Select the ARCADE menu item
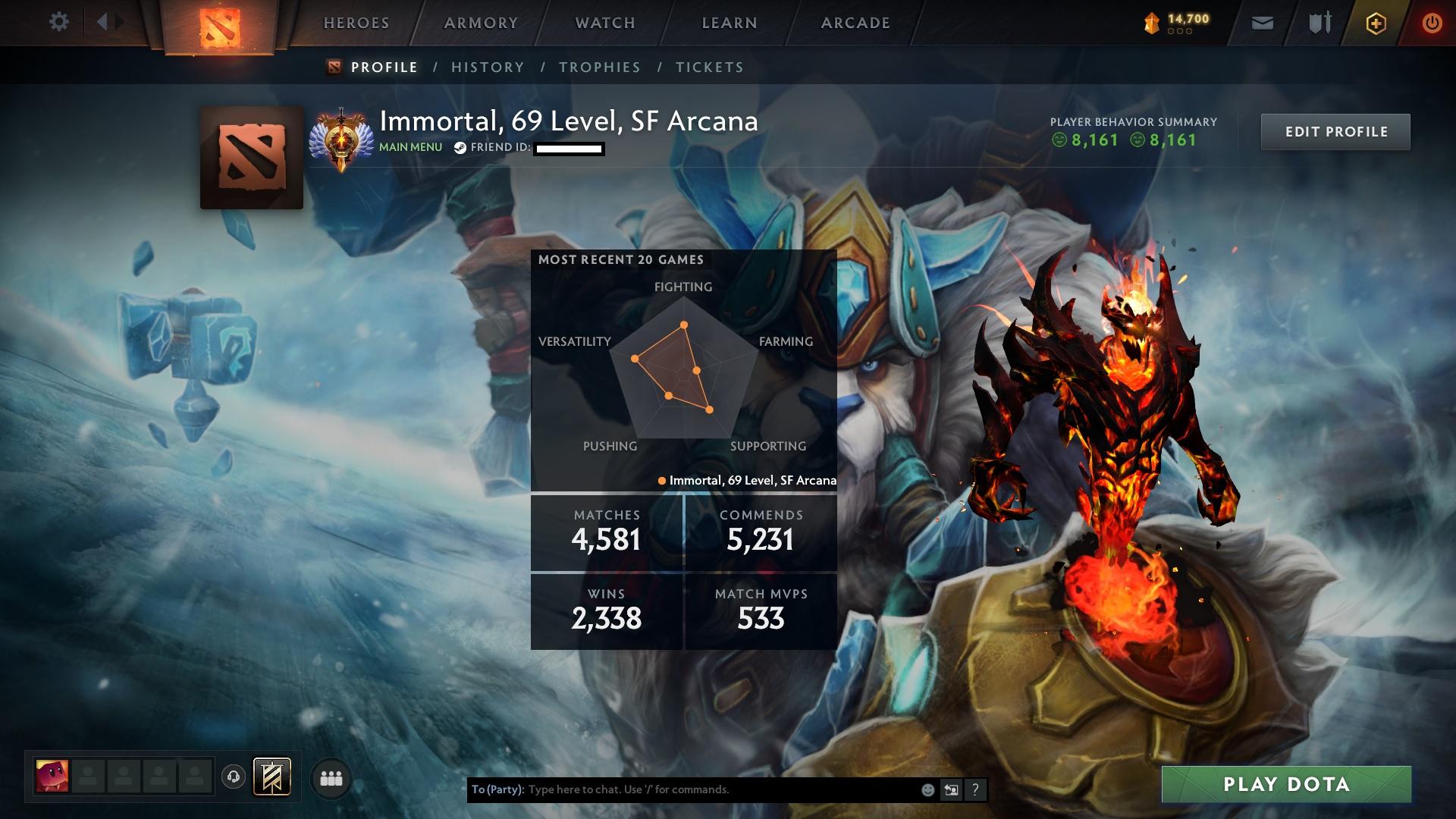 tap(854, 23)
